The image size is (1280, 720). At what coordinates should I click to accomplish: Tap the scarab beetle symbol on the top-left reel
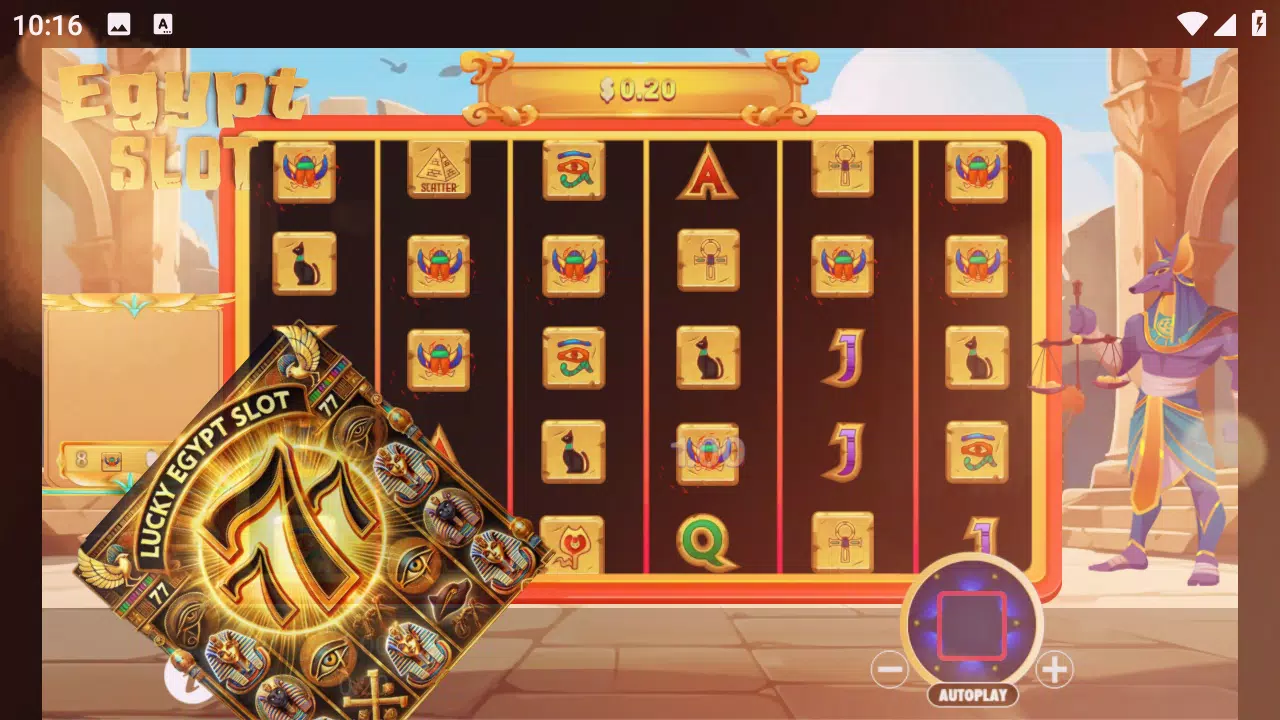(x=303, y=170)
